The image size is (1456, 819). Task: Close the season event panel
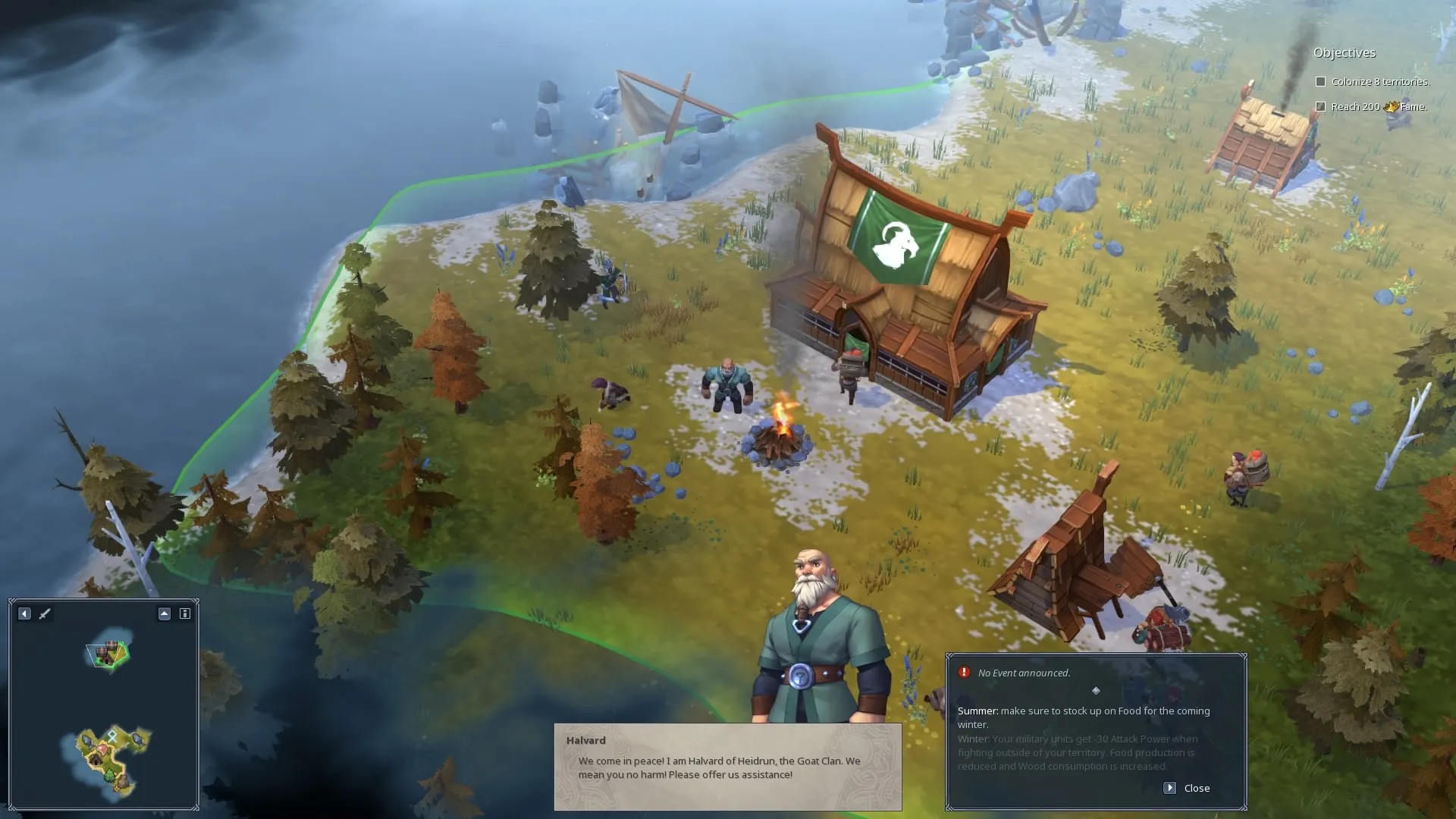pos(1188,788)
